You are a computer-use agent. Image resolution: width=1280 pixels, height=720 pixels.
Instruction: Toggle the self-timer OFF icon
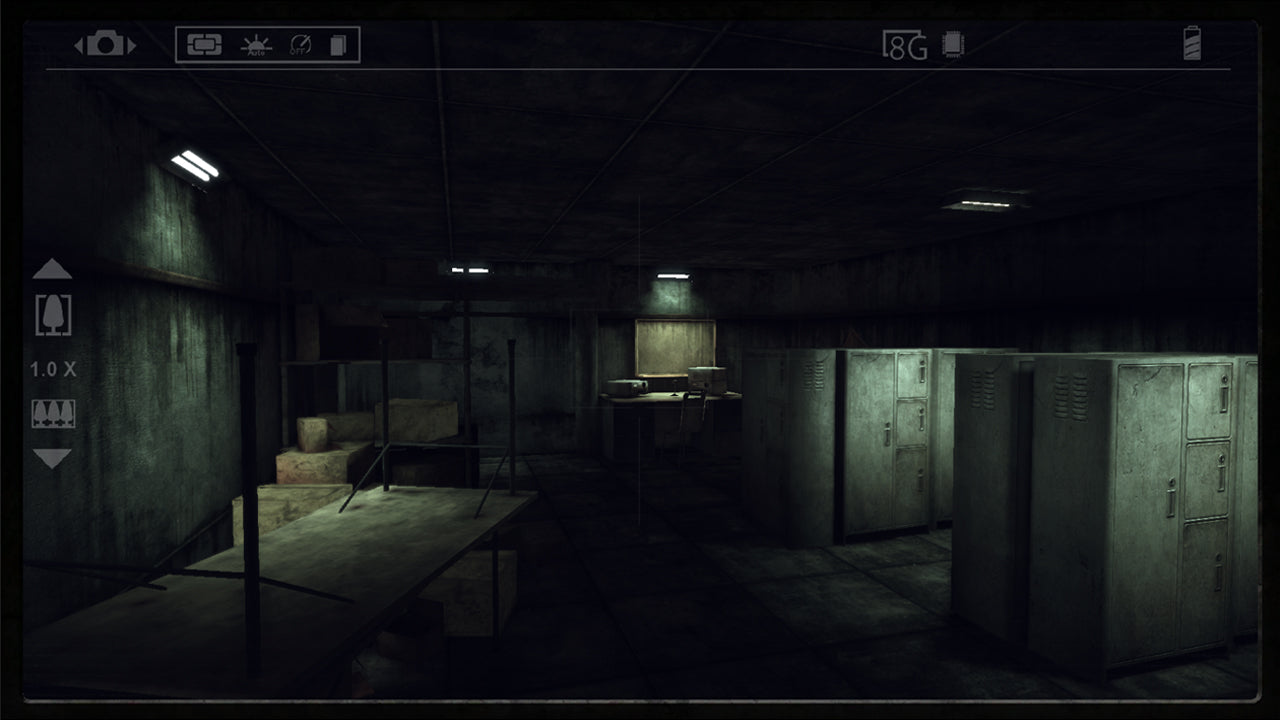pos(300,45)
